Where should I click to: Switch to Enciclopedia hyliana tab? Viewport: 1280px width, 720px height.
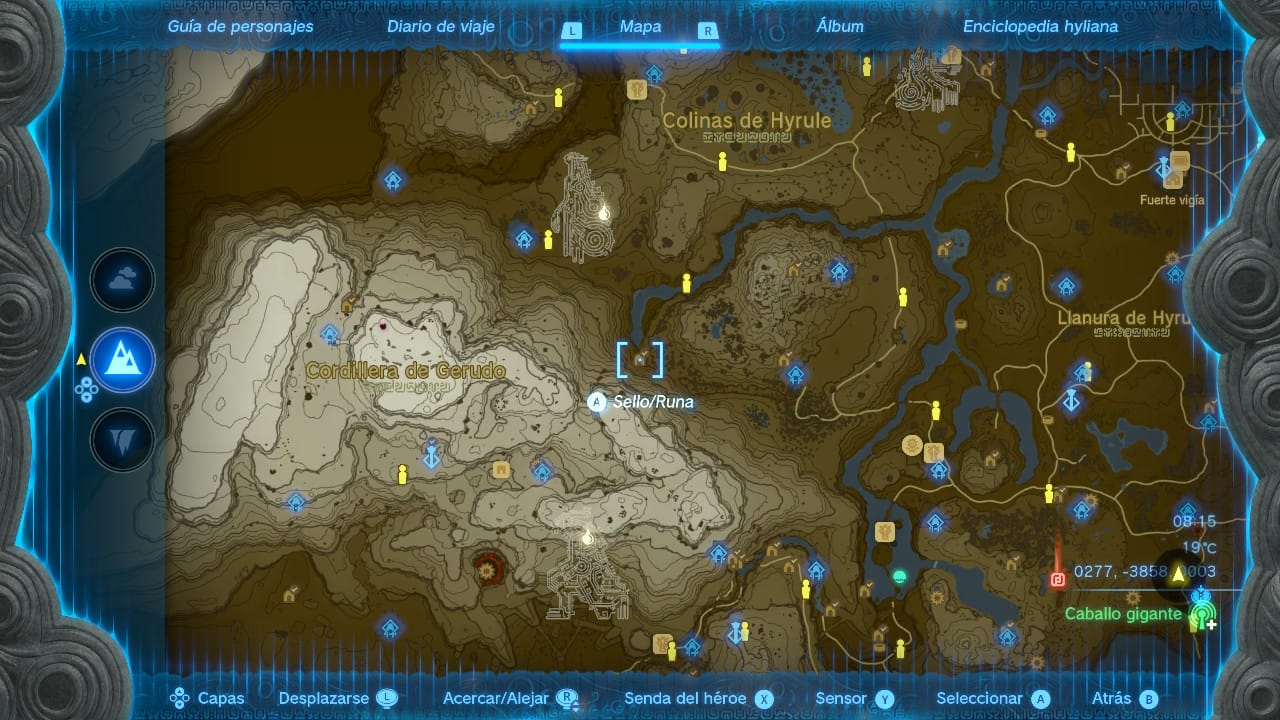(1040, 27)
